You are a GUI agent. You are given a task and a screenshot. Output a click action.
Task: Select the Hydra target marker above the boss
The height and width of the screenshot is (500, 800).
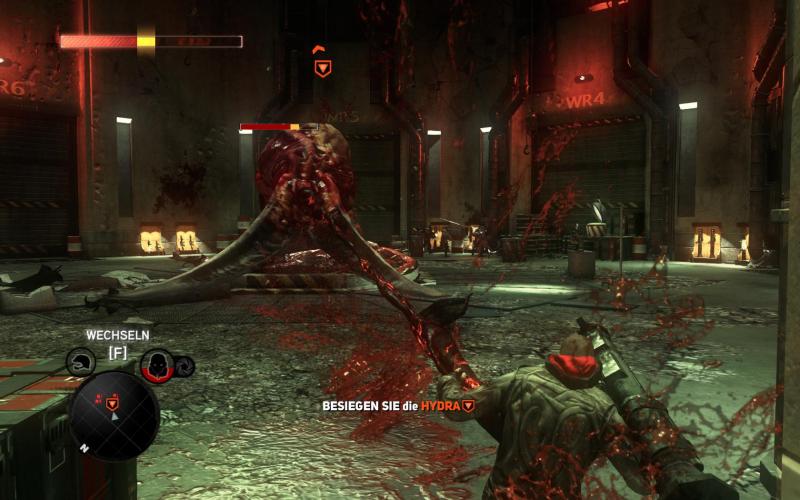tap(322, 68)
